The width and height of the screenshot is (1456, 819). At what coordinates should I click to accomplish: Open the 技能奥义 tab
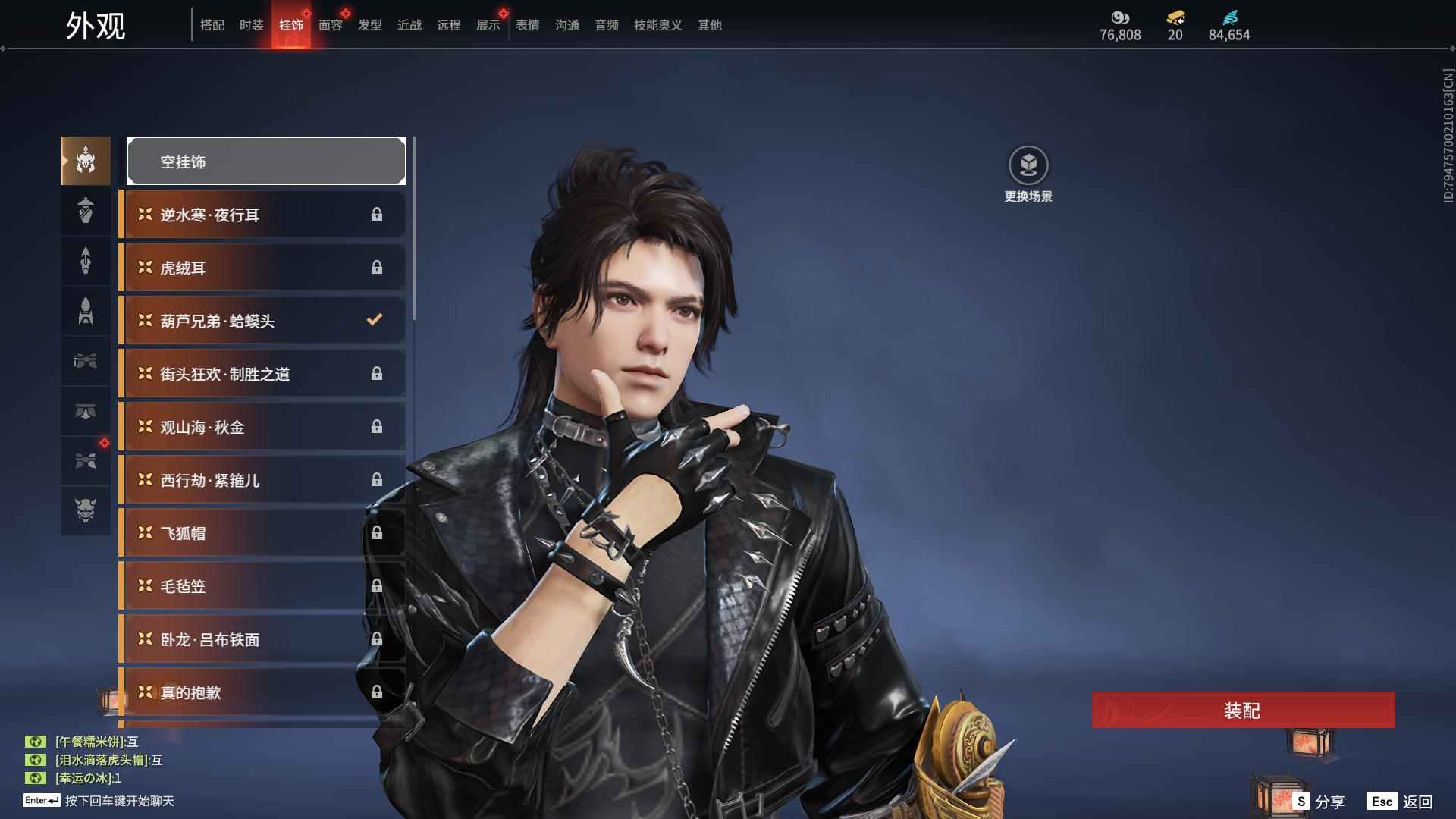pyautogui.click(x=657, y=25)
